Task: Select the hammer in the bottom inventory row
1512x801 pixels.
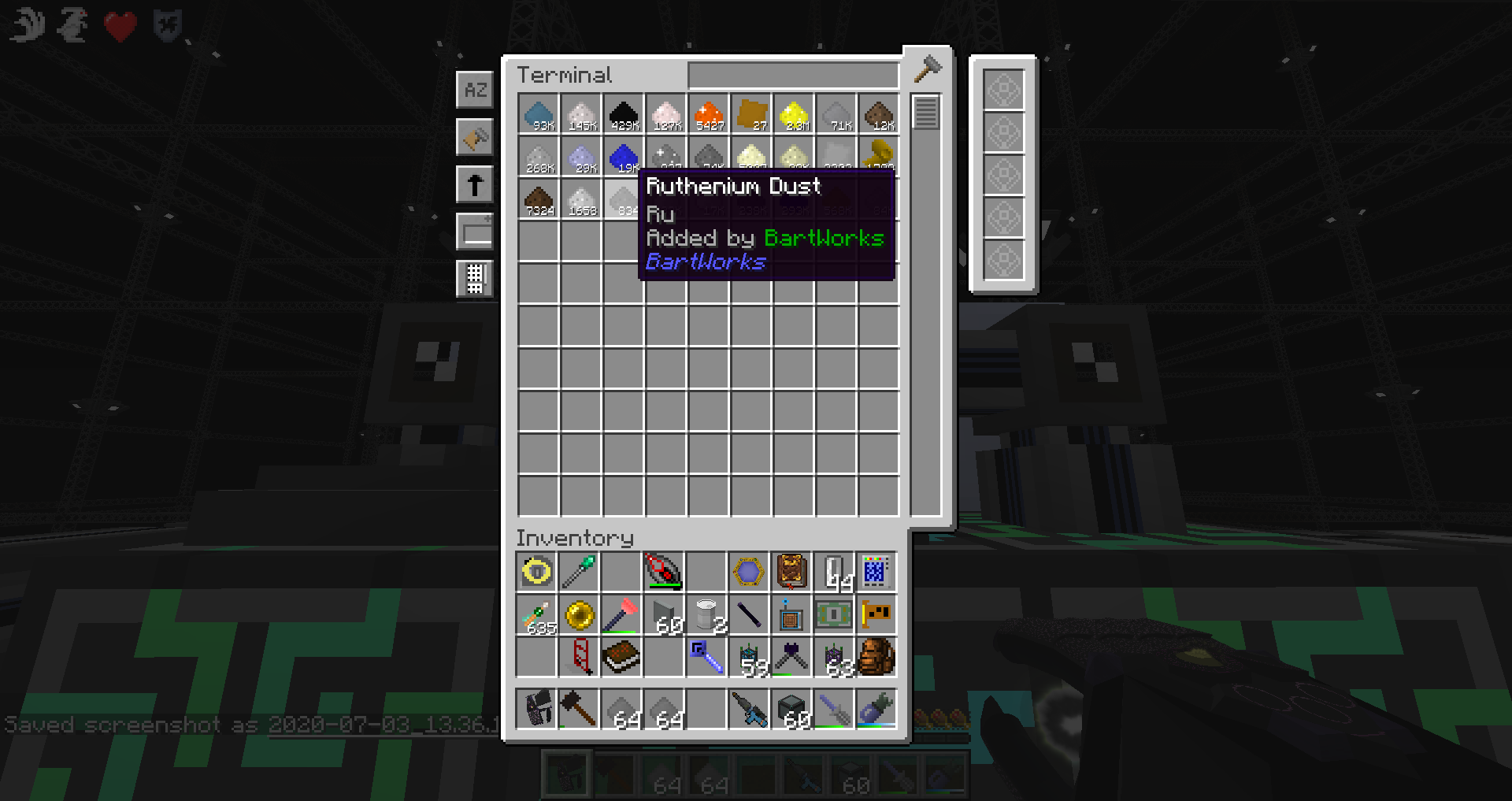Action: 579,708
